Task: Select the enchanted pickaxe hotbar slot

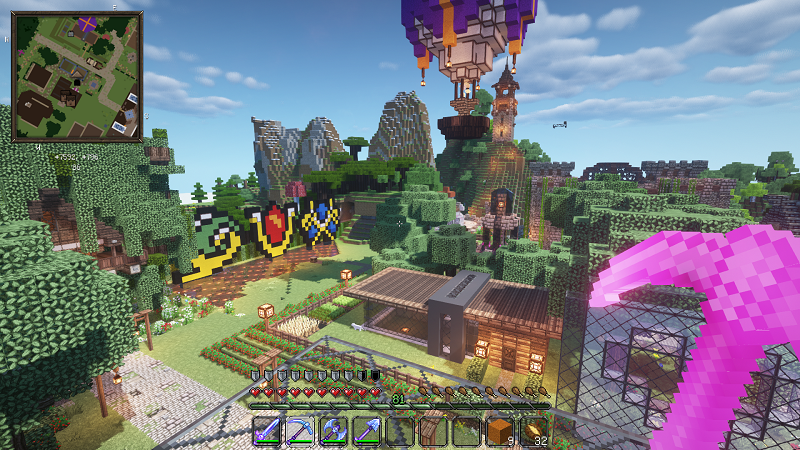Action: [300, 431]
